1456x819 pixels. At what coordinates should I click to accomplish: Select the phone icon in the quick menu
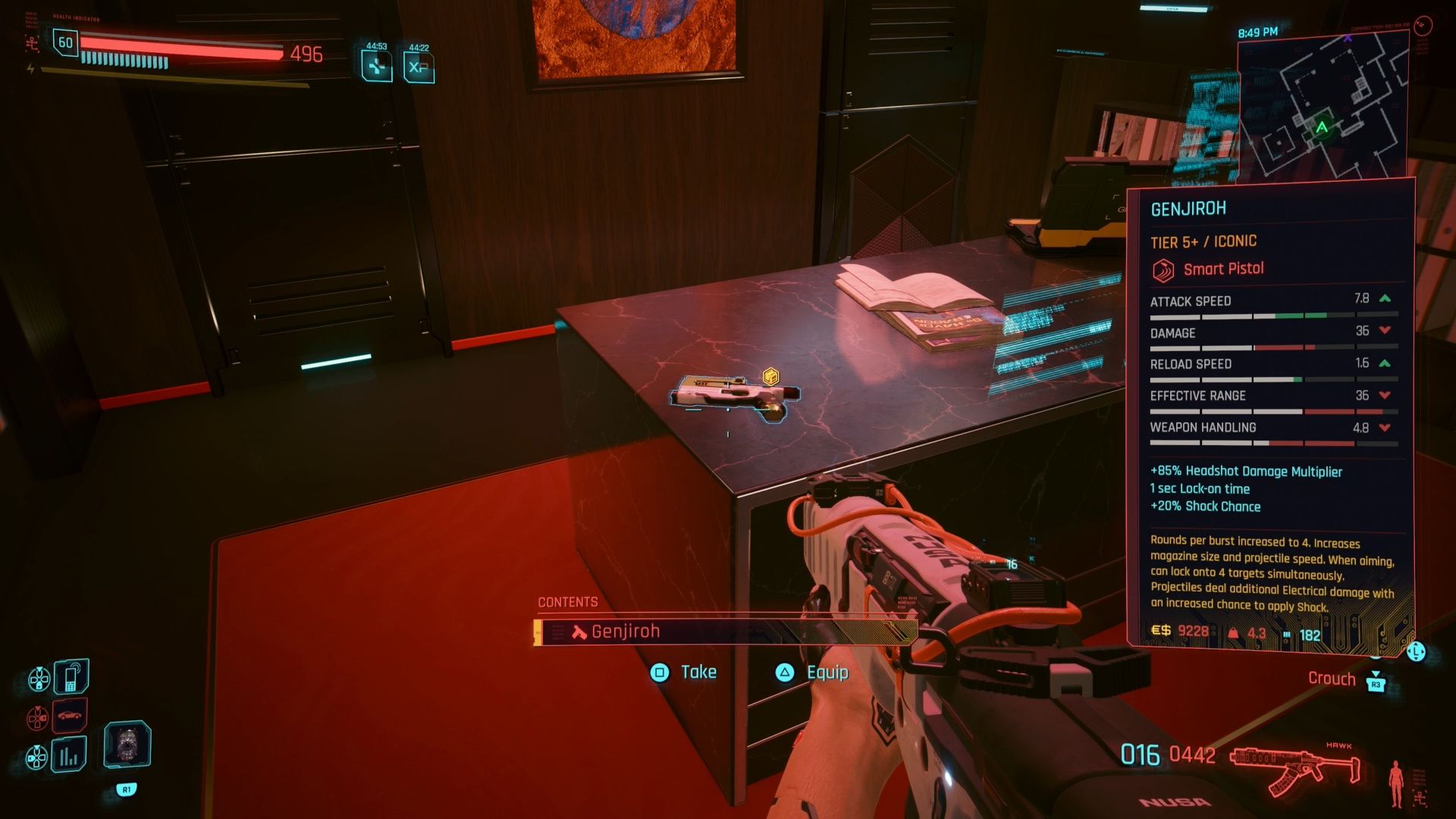coord(70,676)
